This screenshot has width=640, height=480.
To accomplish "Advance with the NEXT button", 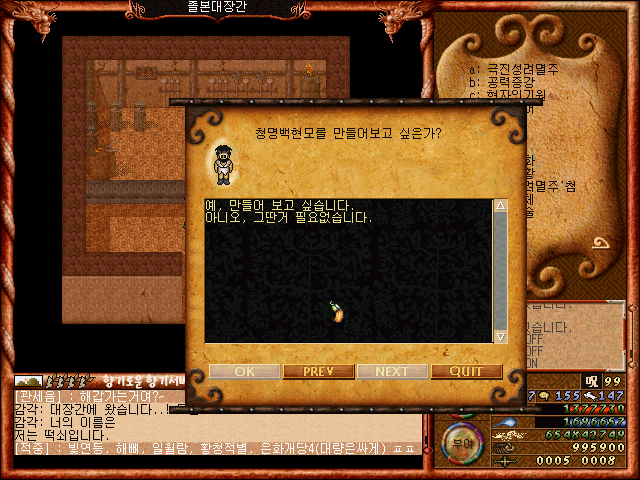I will (x=393, y=371).
